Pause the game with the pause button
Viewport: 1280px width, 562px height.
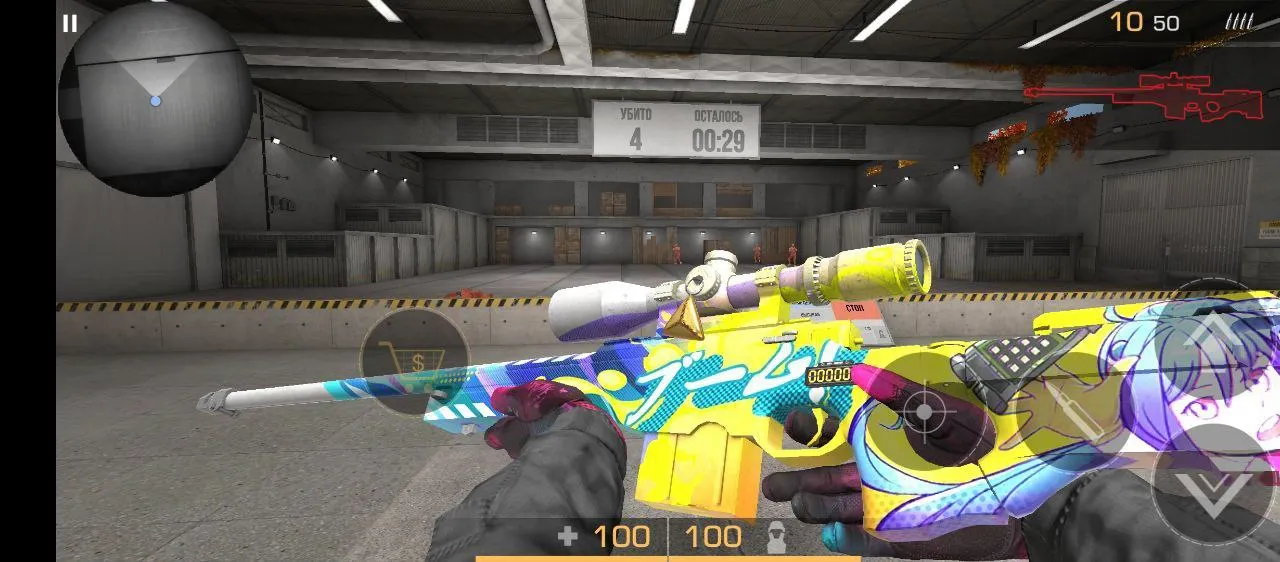[x=69, y=23]
